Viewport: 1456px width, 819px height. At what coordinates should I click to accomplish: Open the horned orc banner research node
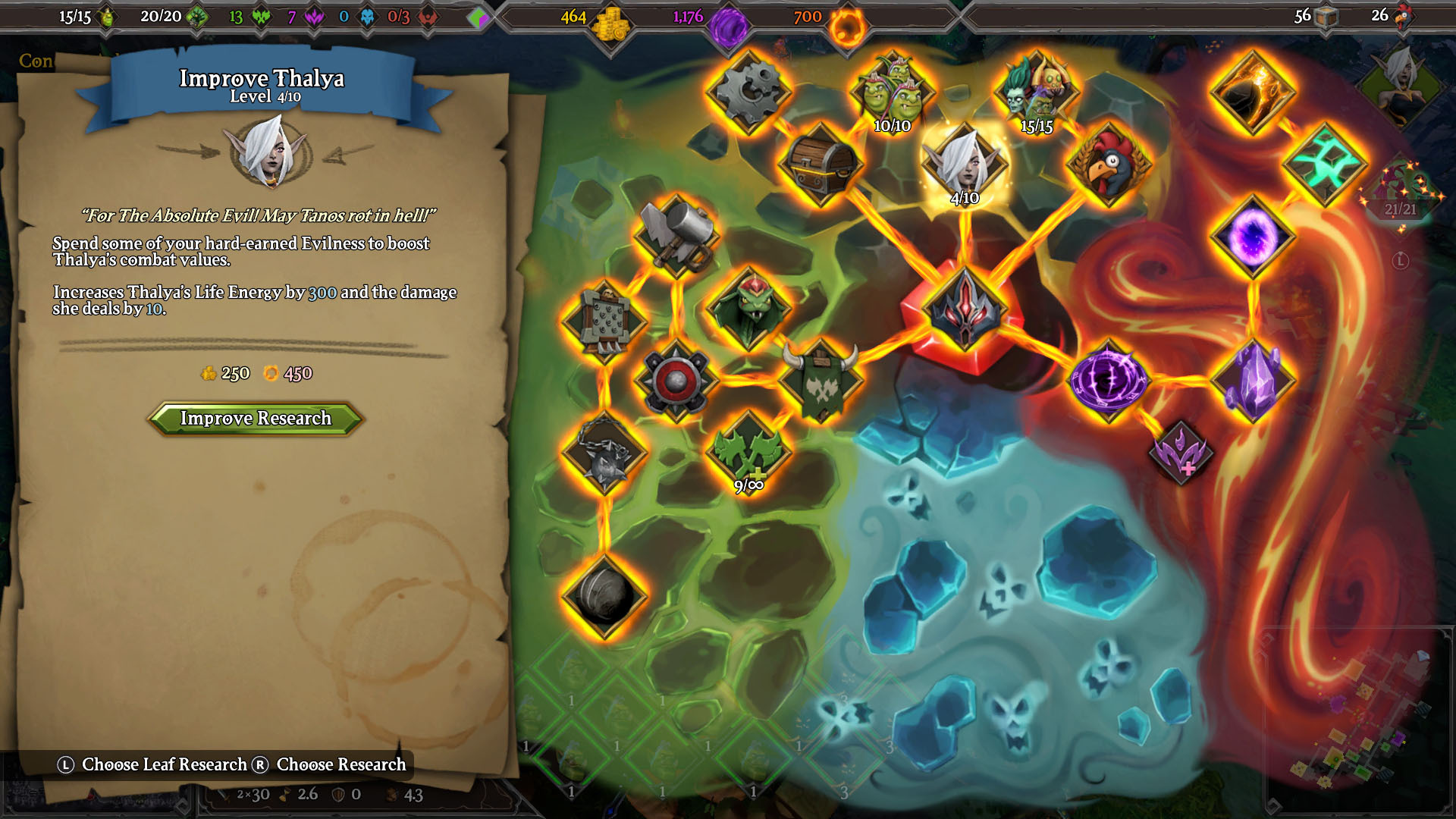(x=821, y=381)
